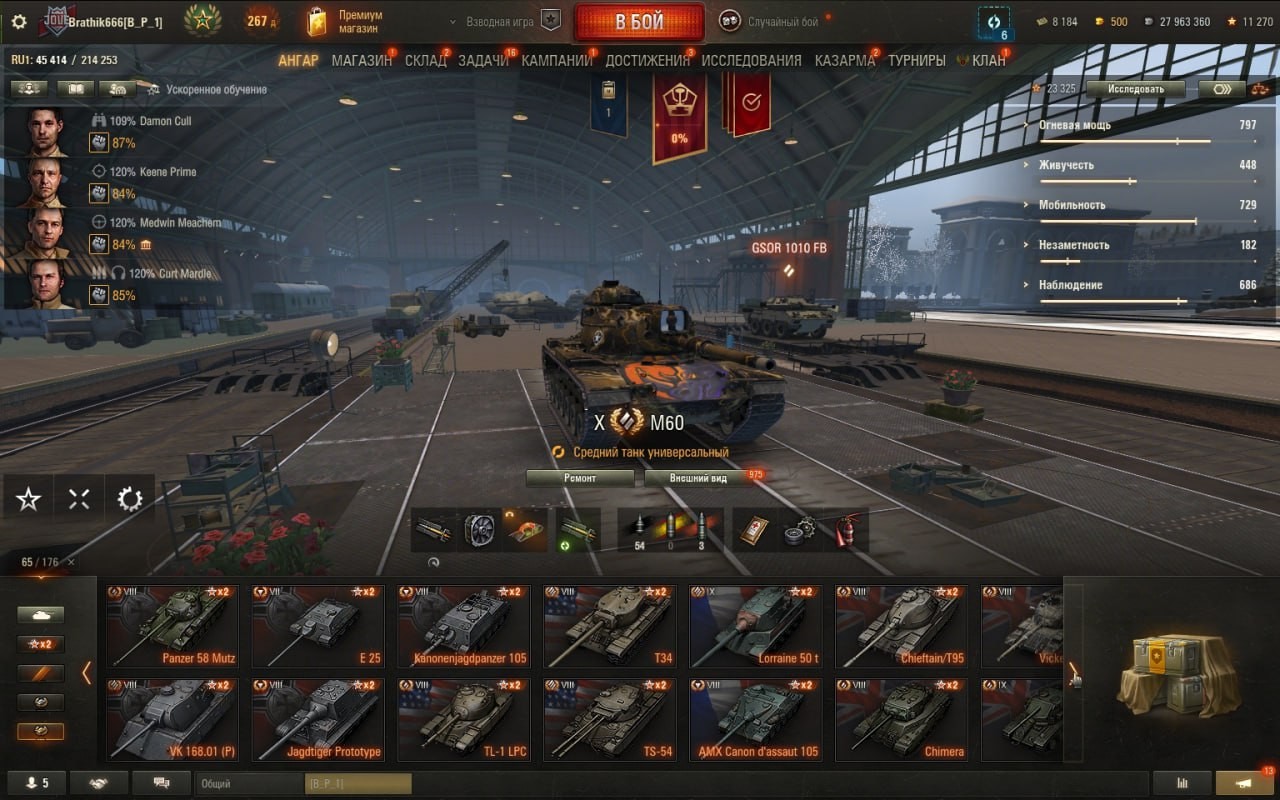Open Внешний вид customization
This screenshot has width=1280, height=800.
[x=698, y=478]
